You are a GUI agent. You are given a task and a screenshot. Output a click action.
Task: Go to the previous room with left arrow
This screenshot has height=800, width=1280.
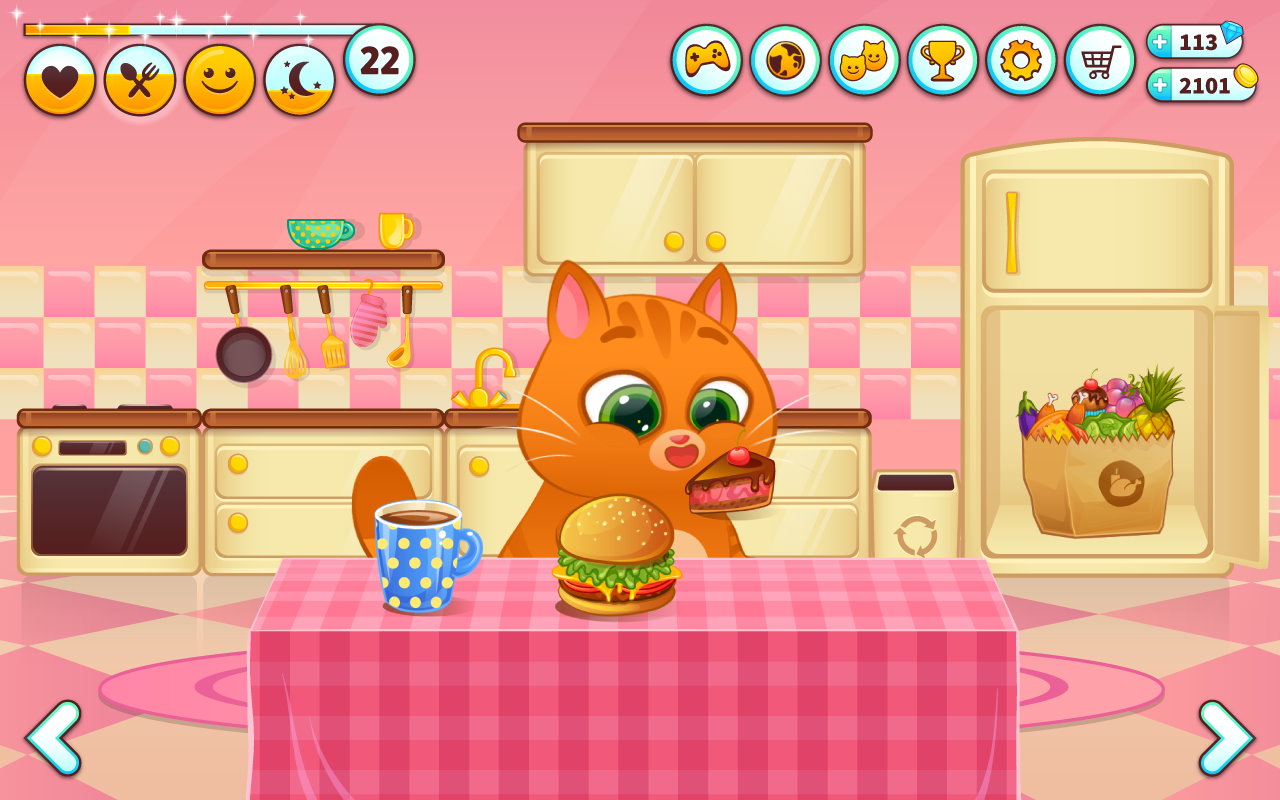tap(53, 738)
